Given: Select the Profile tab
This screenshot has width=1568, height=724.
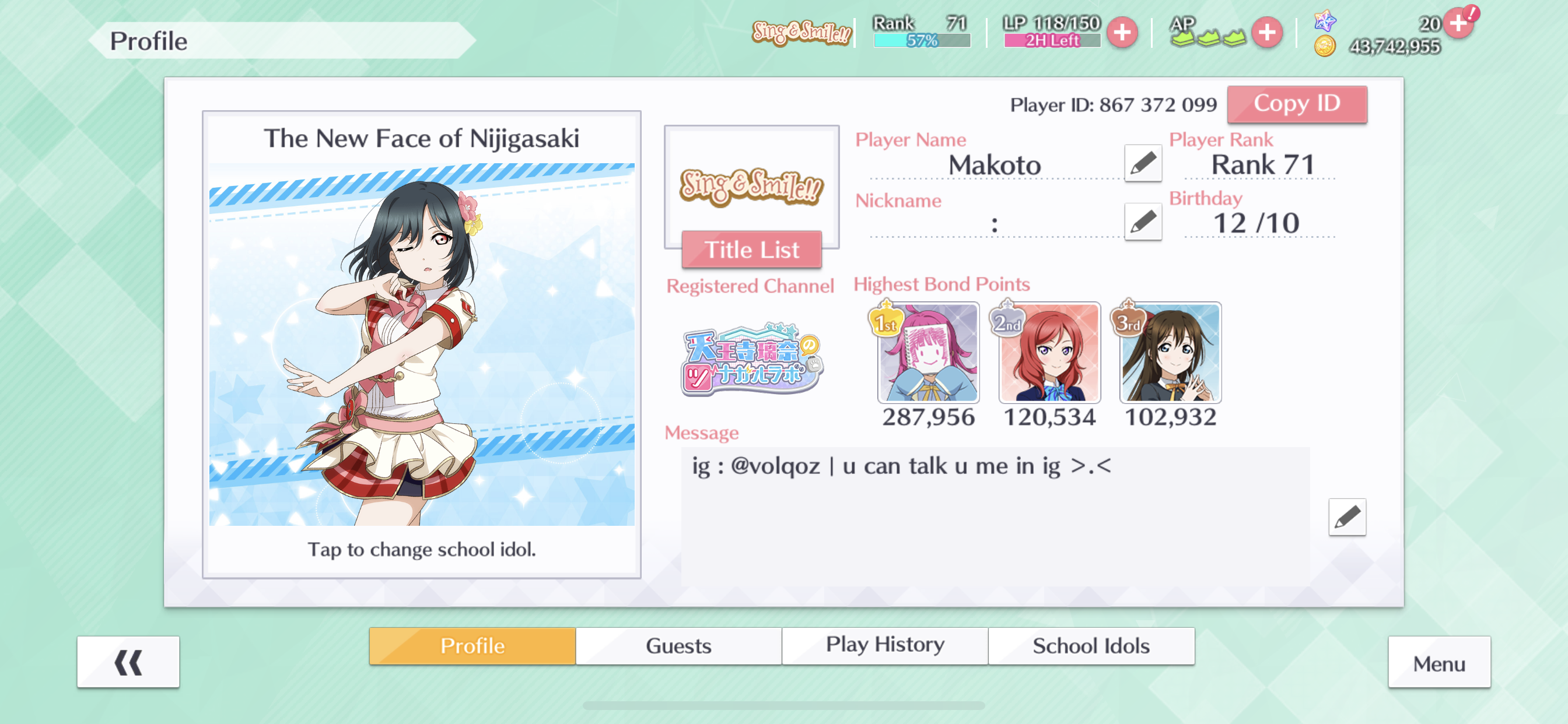Looking at the screenshot, I should click(x=473, y=645).
